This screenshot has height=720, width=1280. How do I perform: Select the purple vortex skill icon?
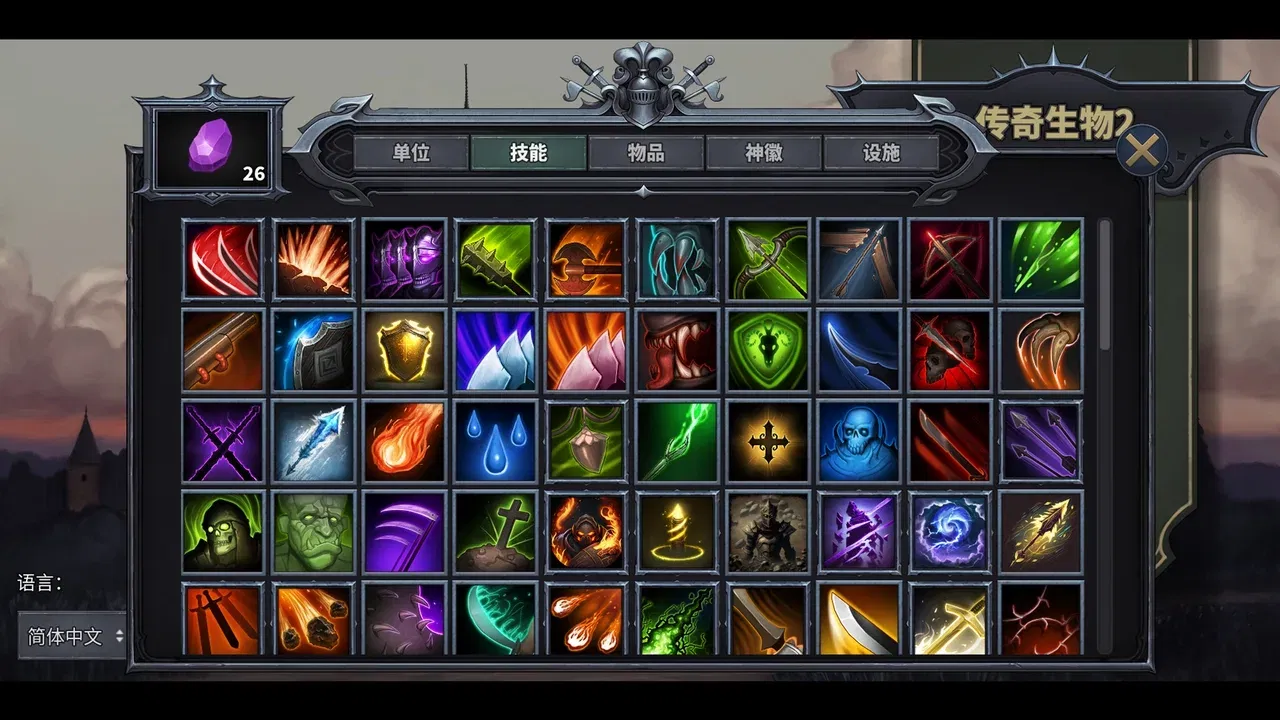950,530
